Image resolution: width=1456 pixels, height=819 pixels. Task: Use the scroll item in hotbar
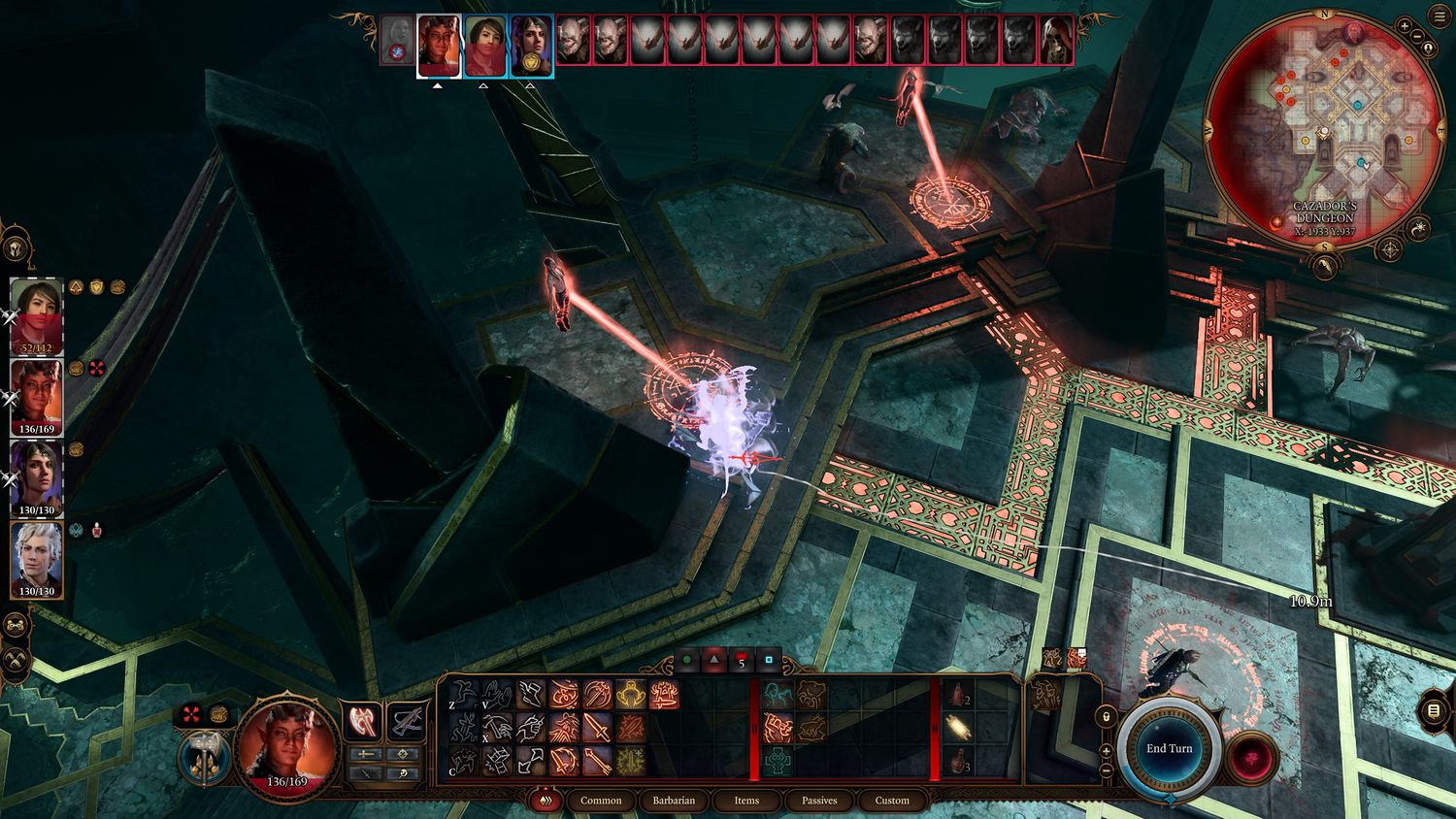coord(959,727)
